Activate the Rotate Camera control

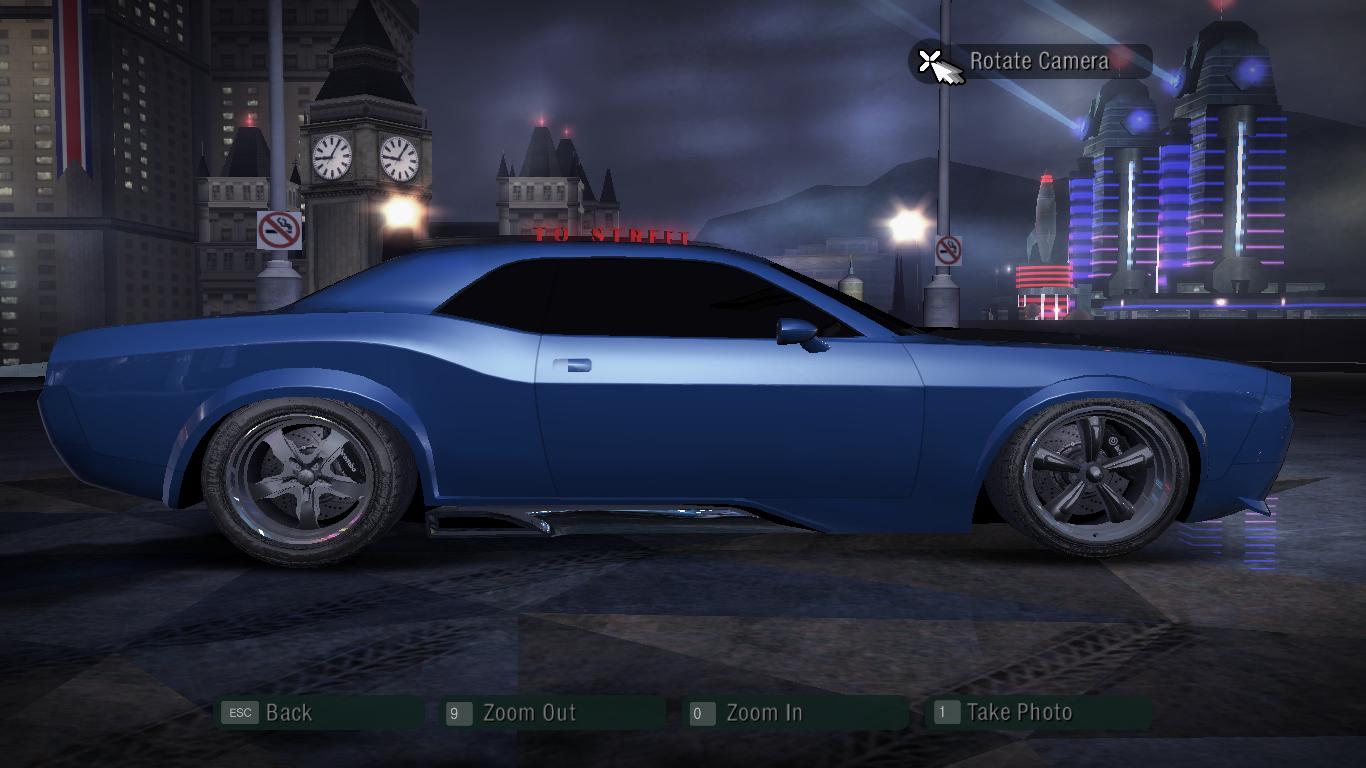1037,61
